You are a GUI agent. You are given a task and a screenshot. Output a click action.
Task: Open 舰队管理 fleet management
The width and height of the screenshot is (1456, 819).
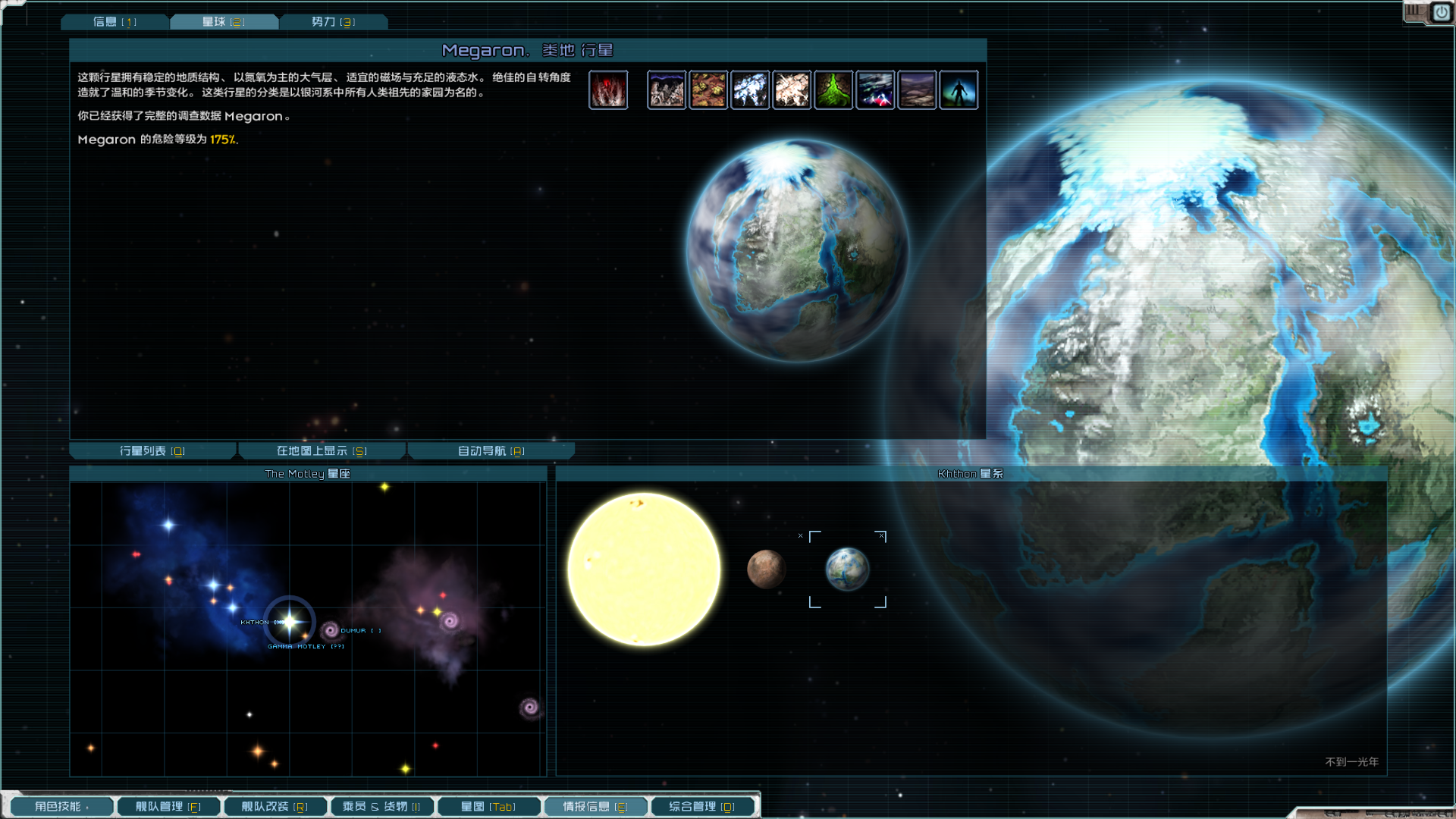tap(168, 807)
